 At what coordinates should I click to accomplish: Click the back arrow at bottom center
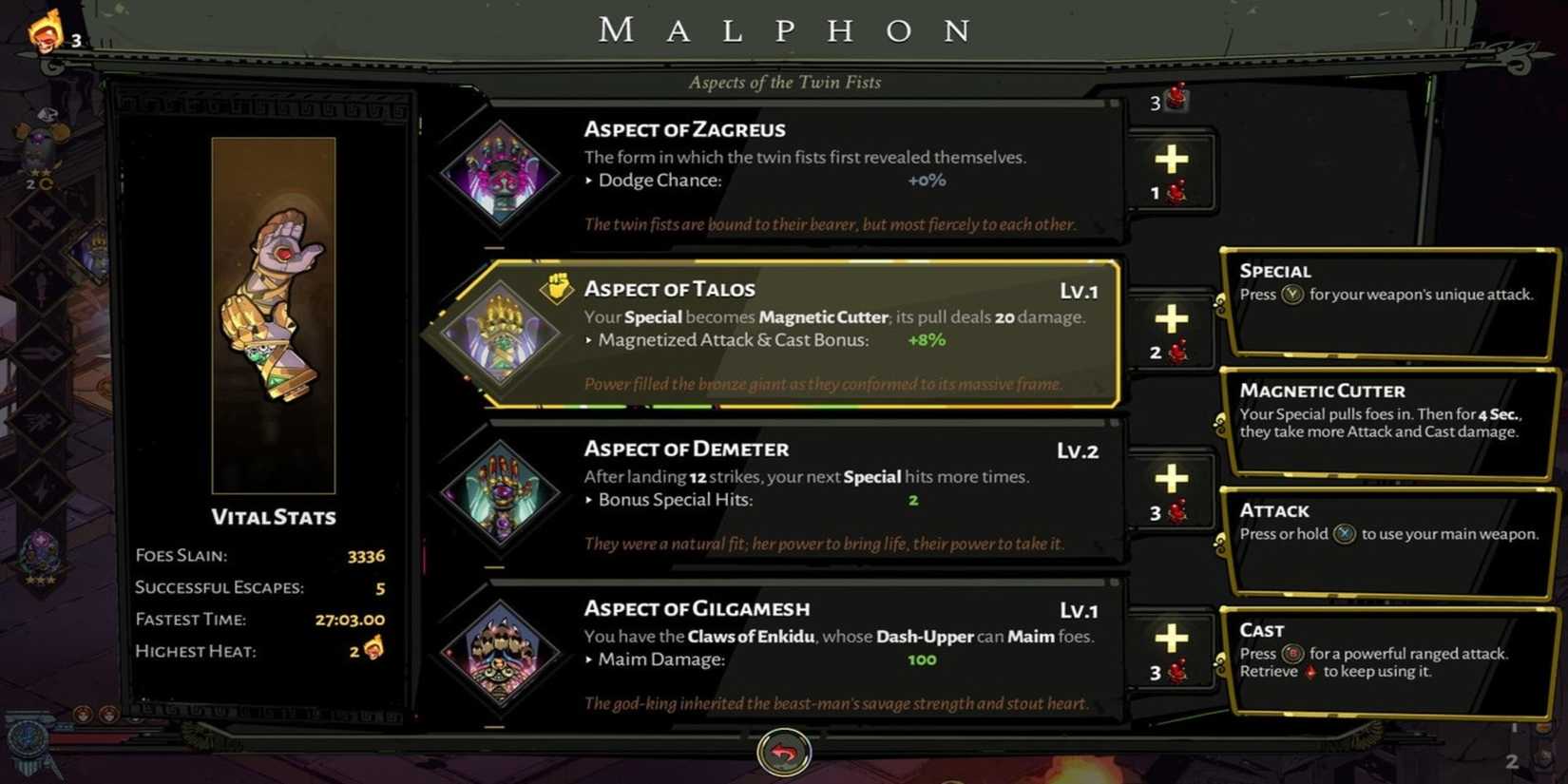[x=784, y=752]
